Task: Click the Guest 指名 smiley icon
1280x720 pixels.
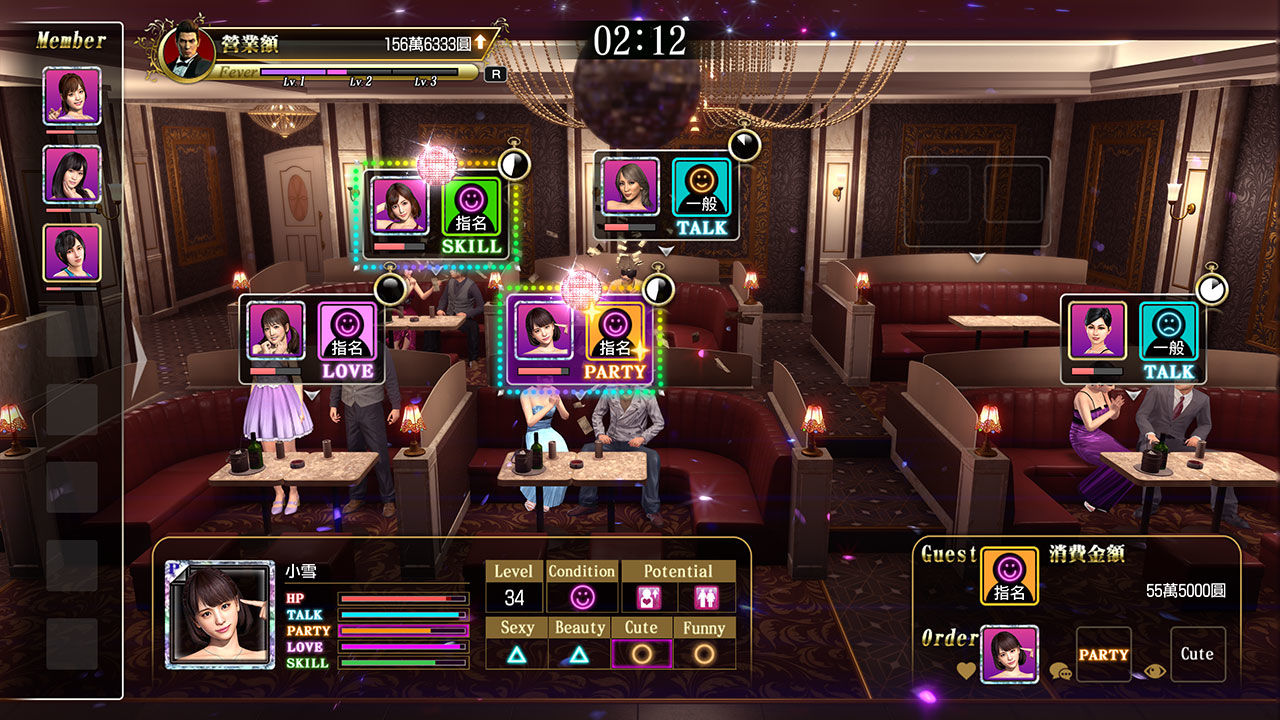Action: [1008, 576]
